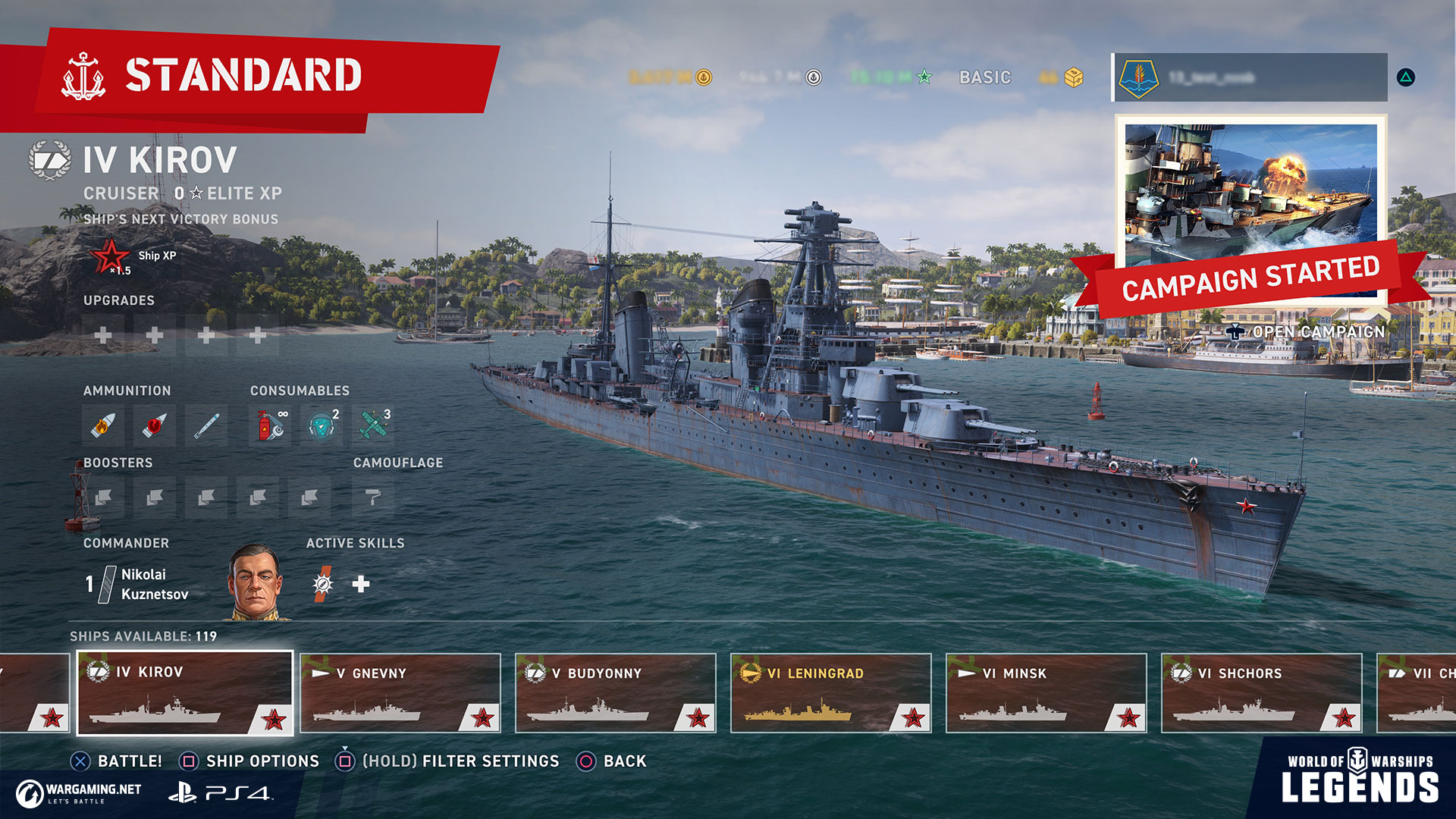The image size is (1456, 819).
Task: Select the torpedo ammunition icon
Action: 206,425
